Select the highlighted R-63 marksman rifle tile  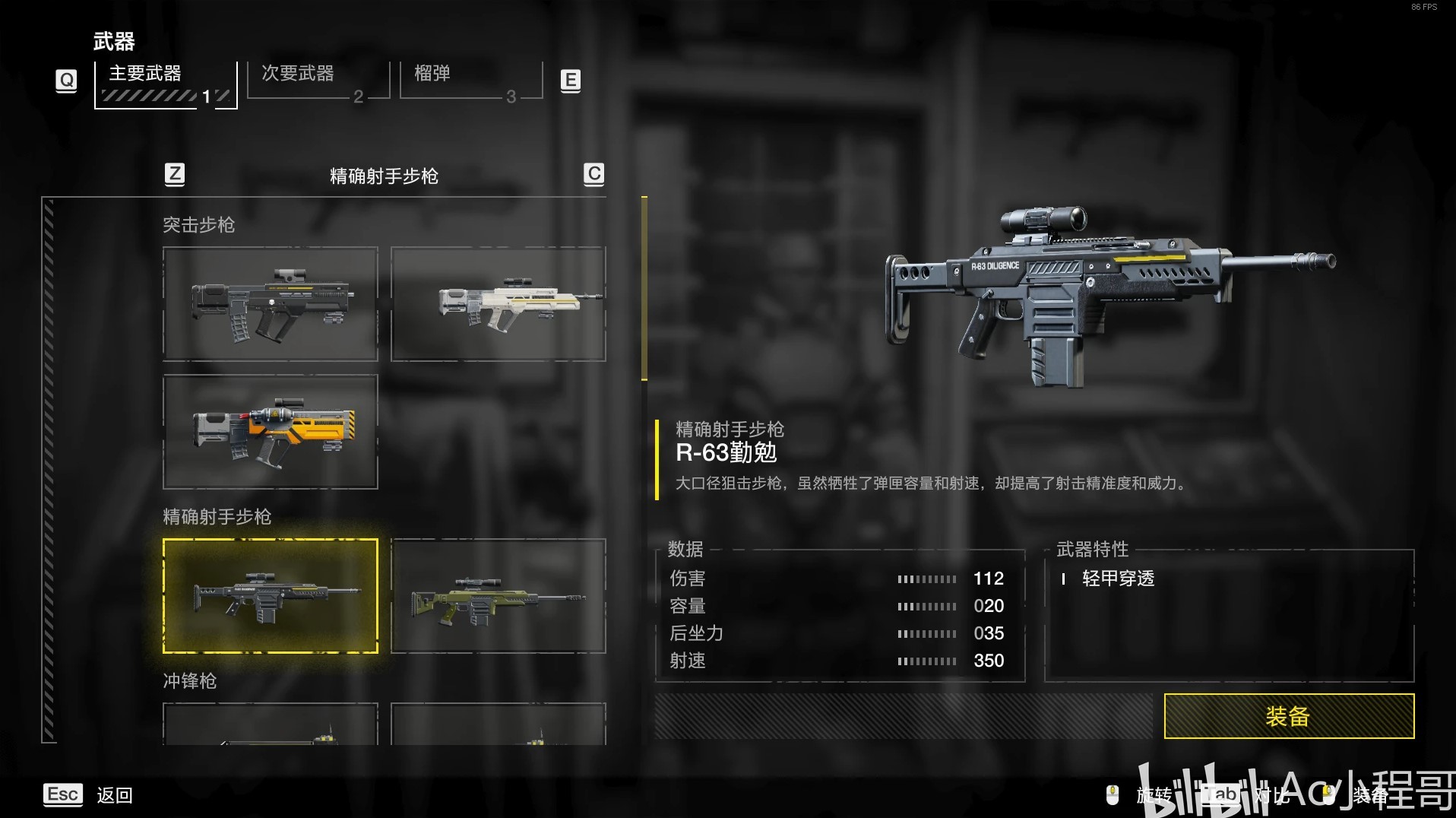click(271, 596)
